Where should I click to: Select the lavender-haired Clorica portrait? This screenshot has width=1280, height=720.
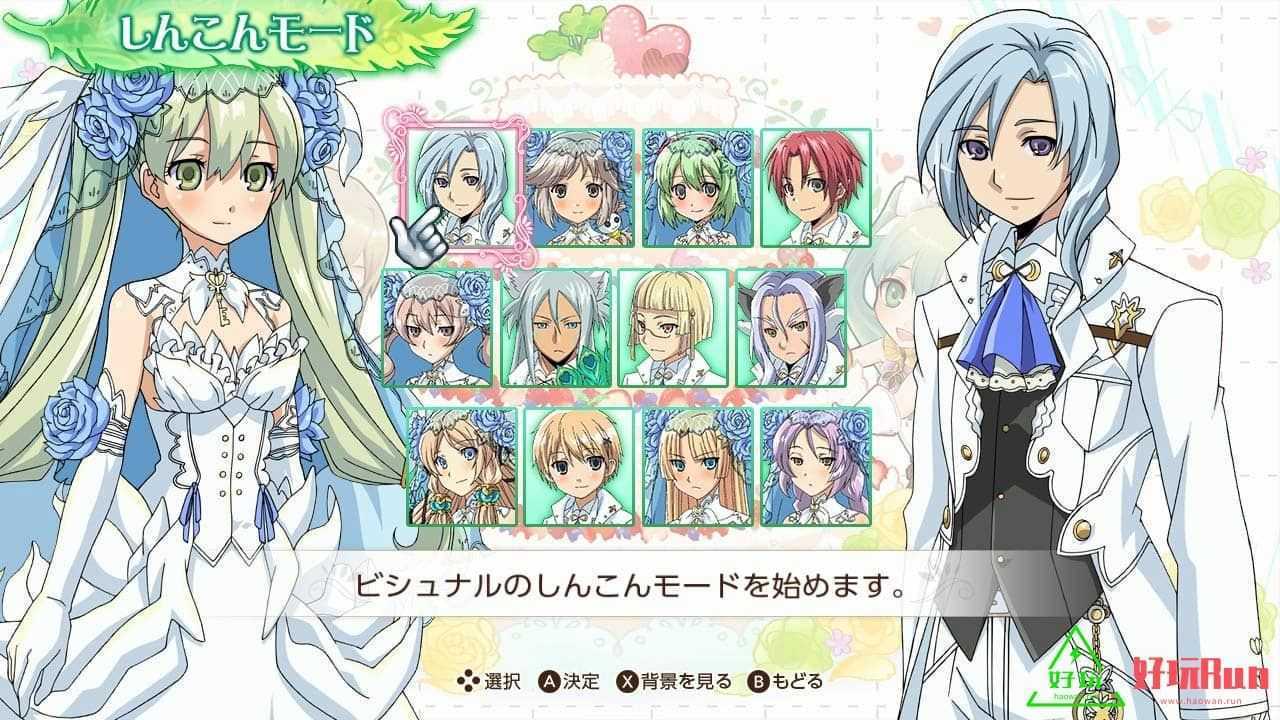815,466
